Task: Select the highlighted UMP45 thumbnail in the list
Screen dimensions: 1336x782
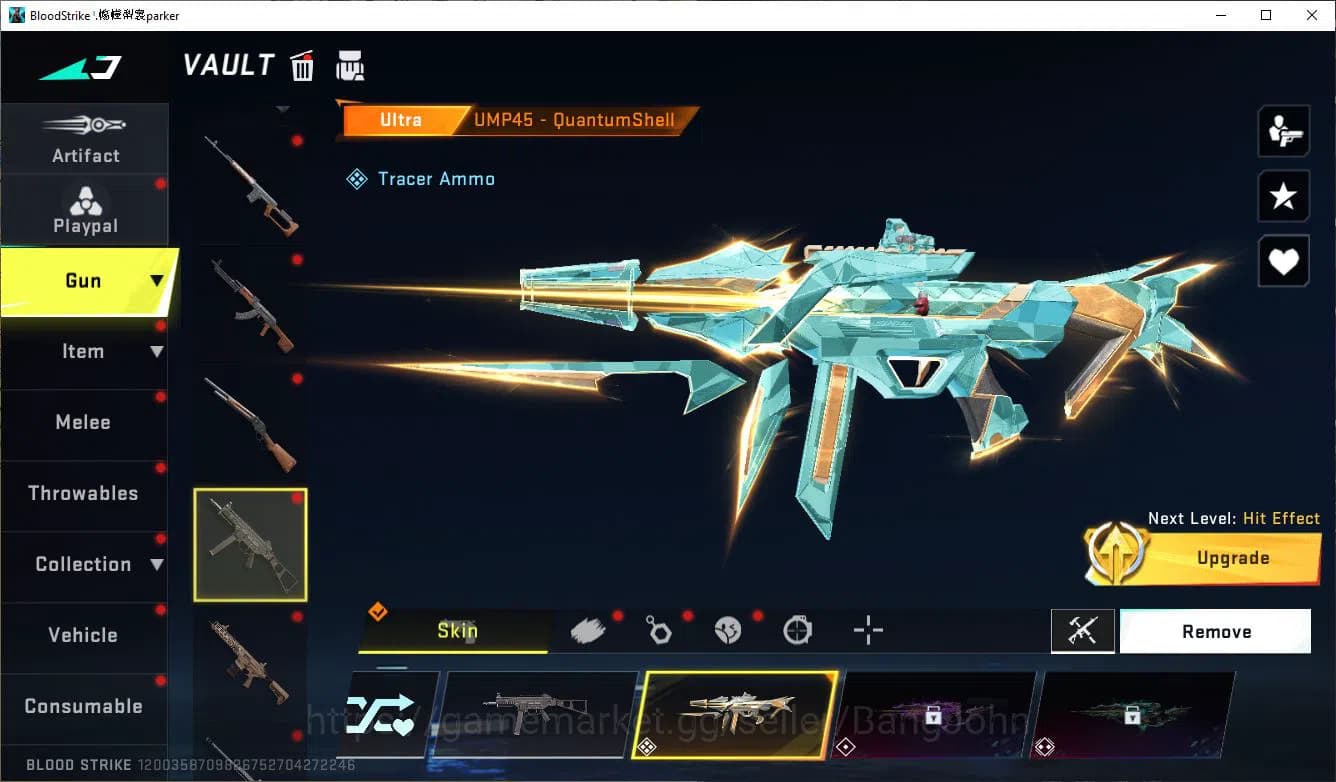Action: (250, 543)
